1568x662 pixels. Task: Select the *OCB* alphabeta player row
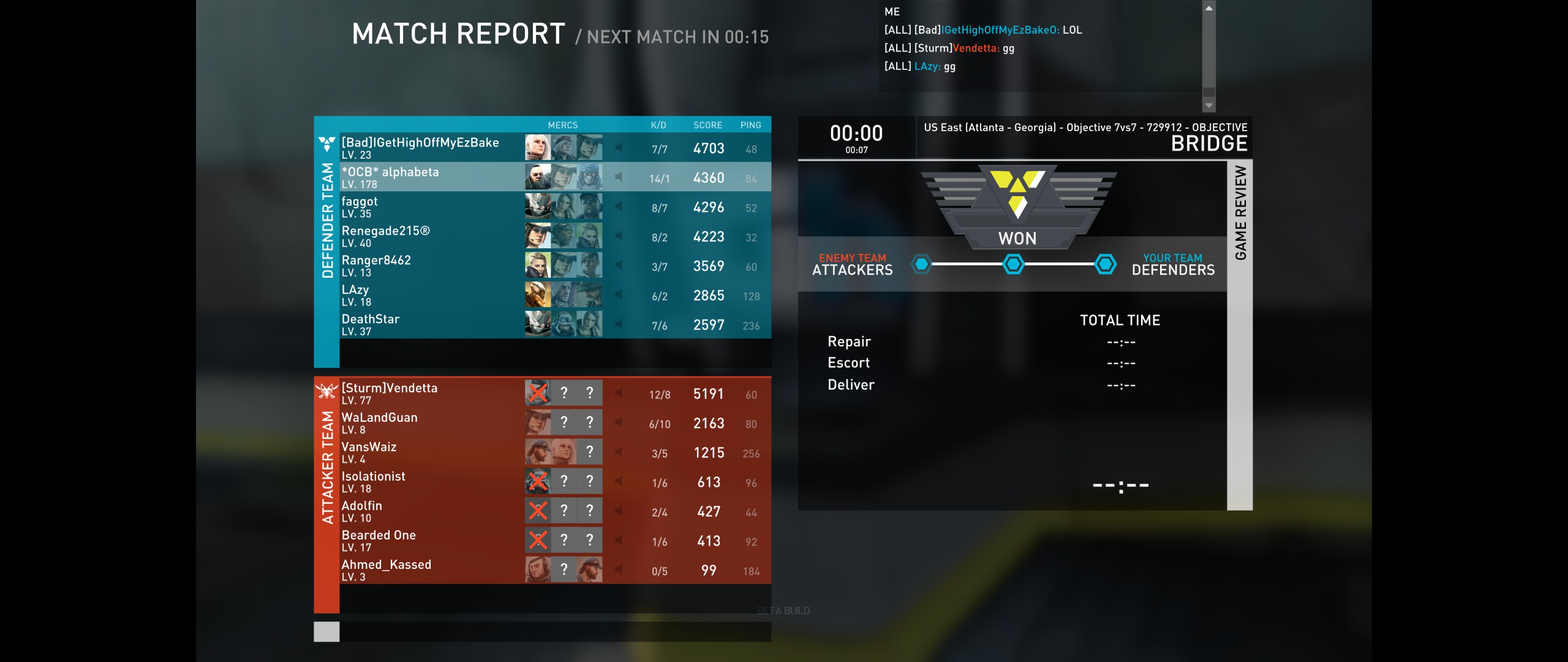[x=429, y=177]
